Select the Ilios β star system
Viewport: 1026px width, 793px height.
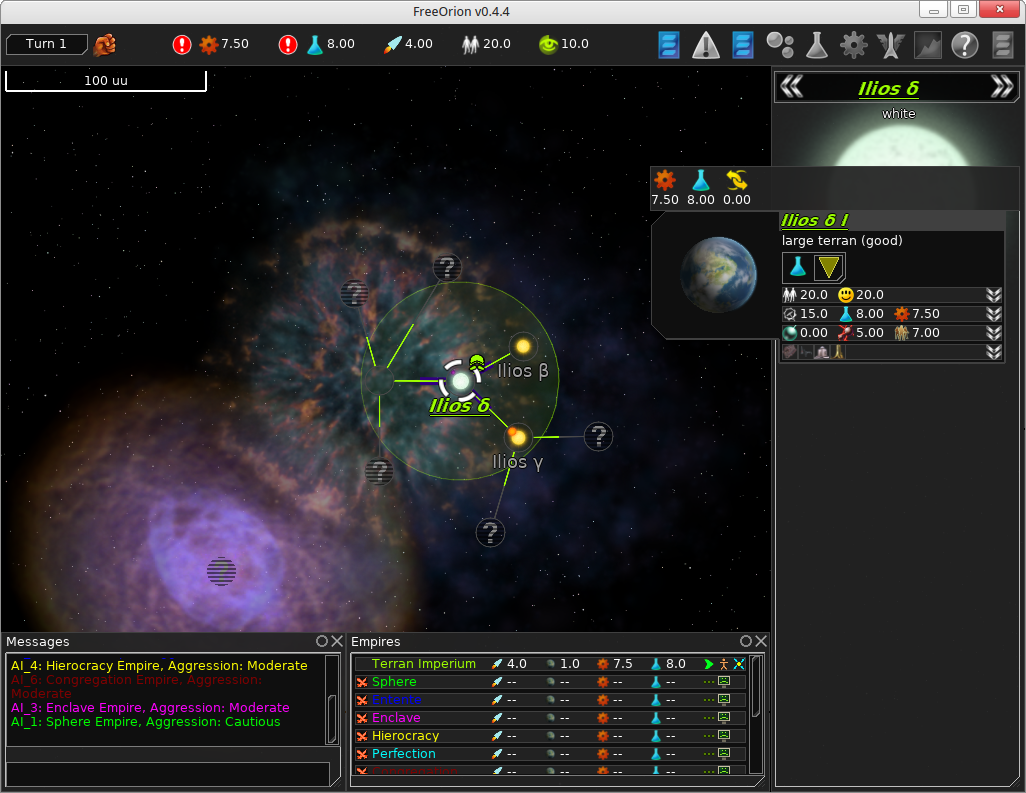(522, 346)
